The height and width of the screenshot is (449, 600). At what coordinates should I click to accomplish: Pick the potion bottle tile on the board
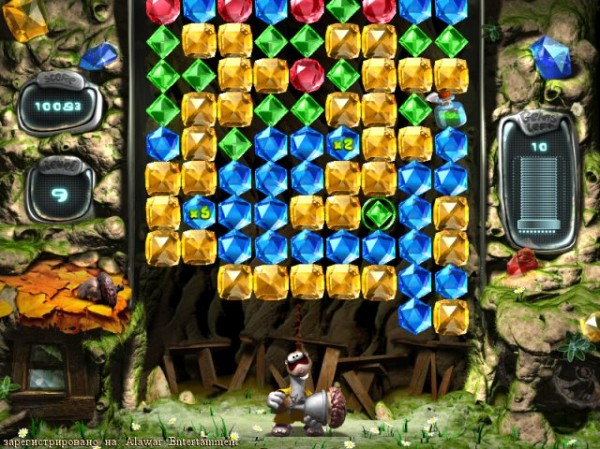click(x=450, y=110)
